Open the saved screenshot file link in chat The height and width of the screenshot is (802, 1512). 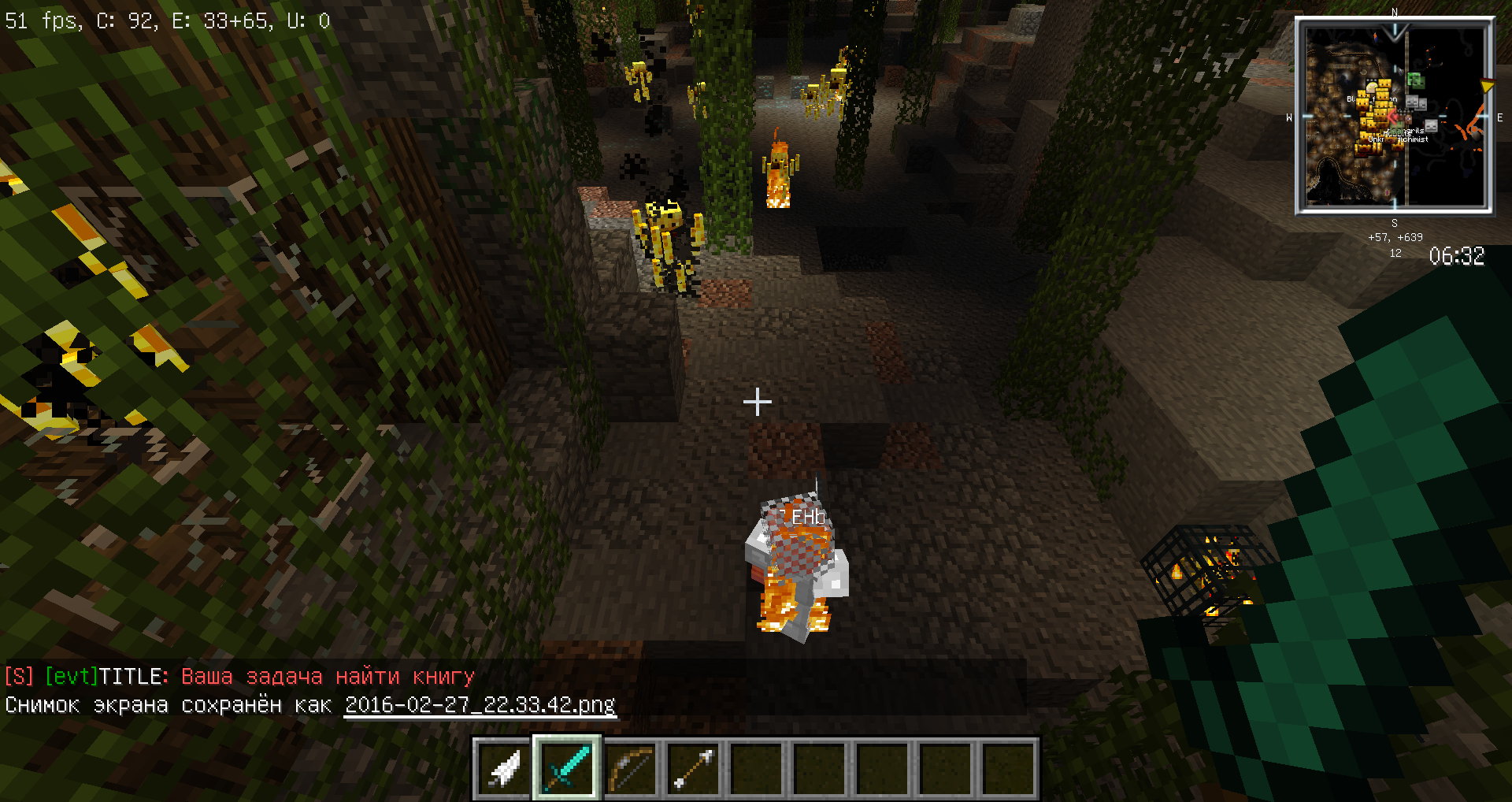[x=480, y=704]
